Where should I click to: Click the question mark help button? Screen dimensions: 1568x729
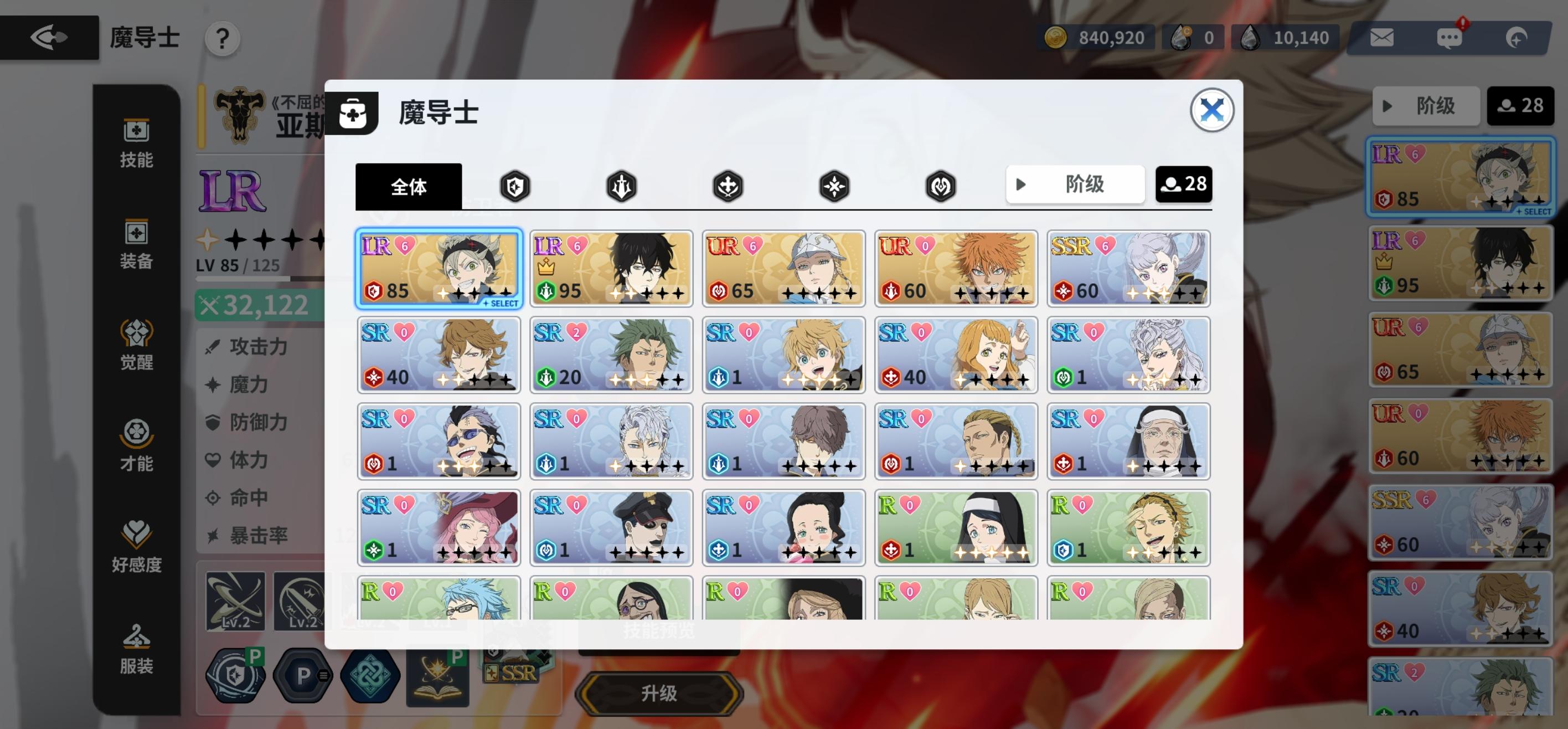pos(222,38)
